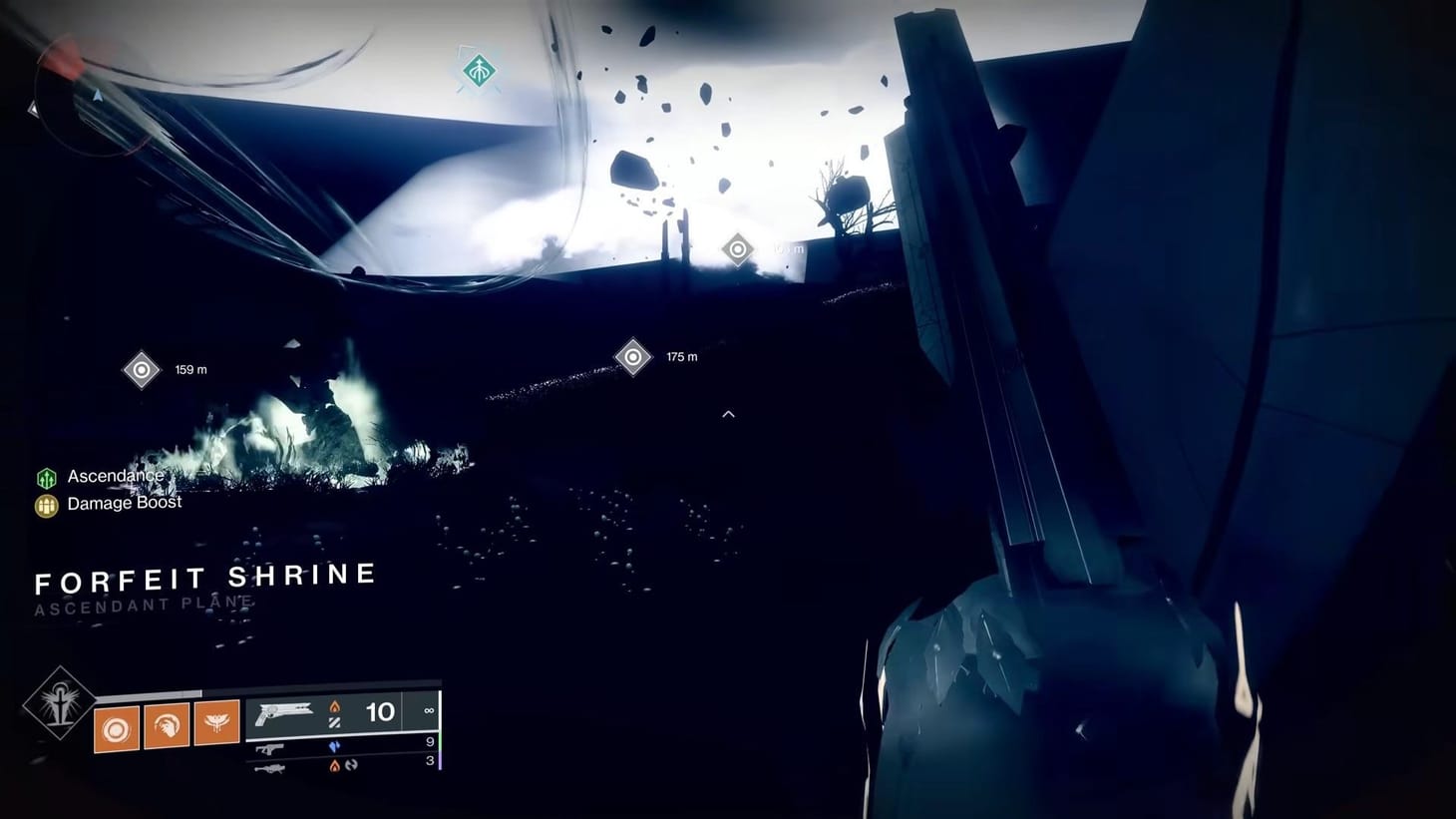The image size is (1456, 819).
Task: Expand the upward chevron indicator mid-screen
Action: click(729, 413)
